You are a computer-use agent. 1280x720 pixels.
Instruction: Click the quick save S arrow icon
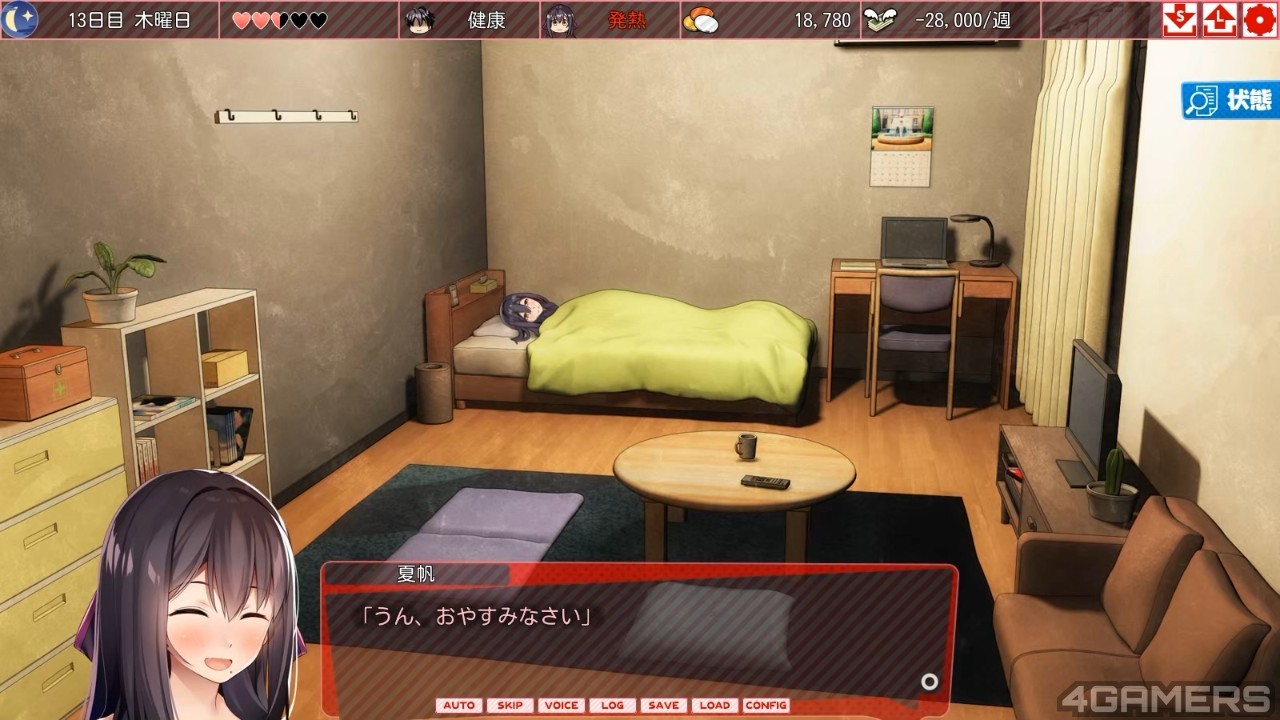click(1180, 20)
